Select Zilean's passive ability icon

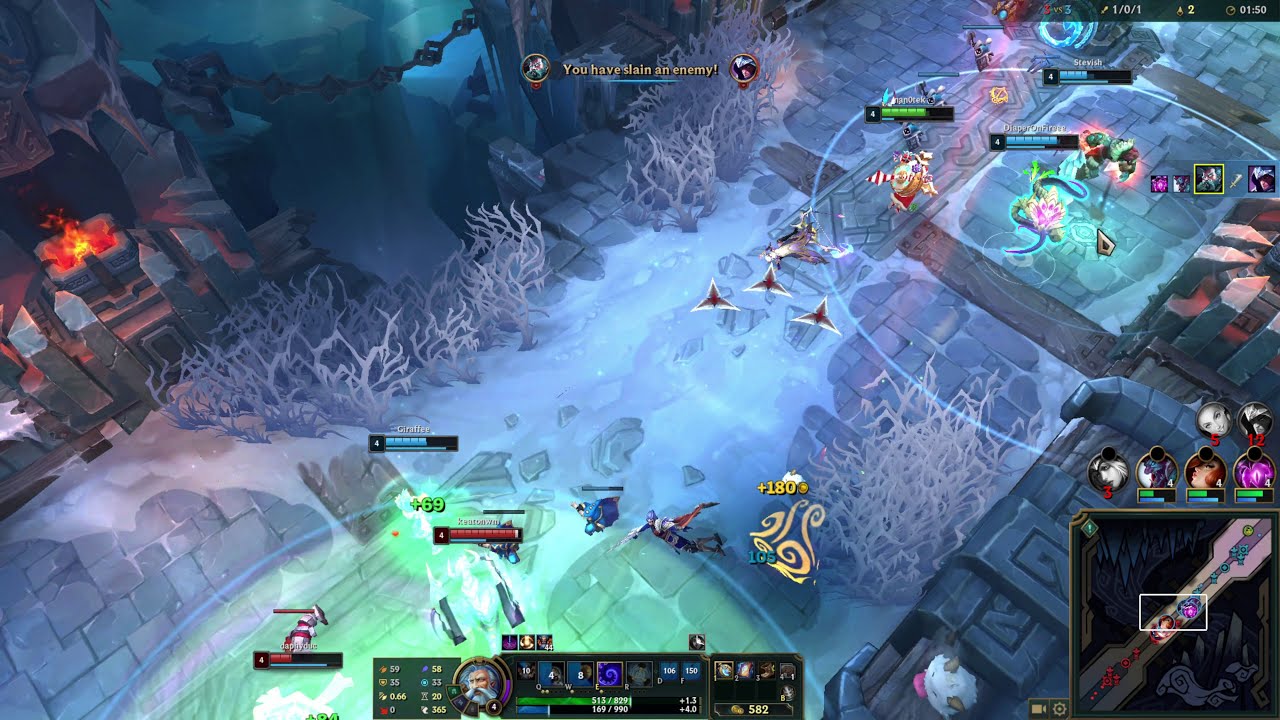click(527, 670)
